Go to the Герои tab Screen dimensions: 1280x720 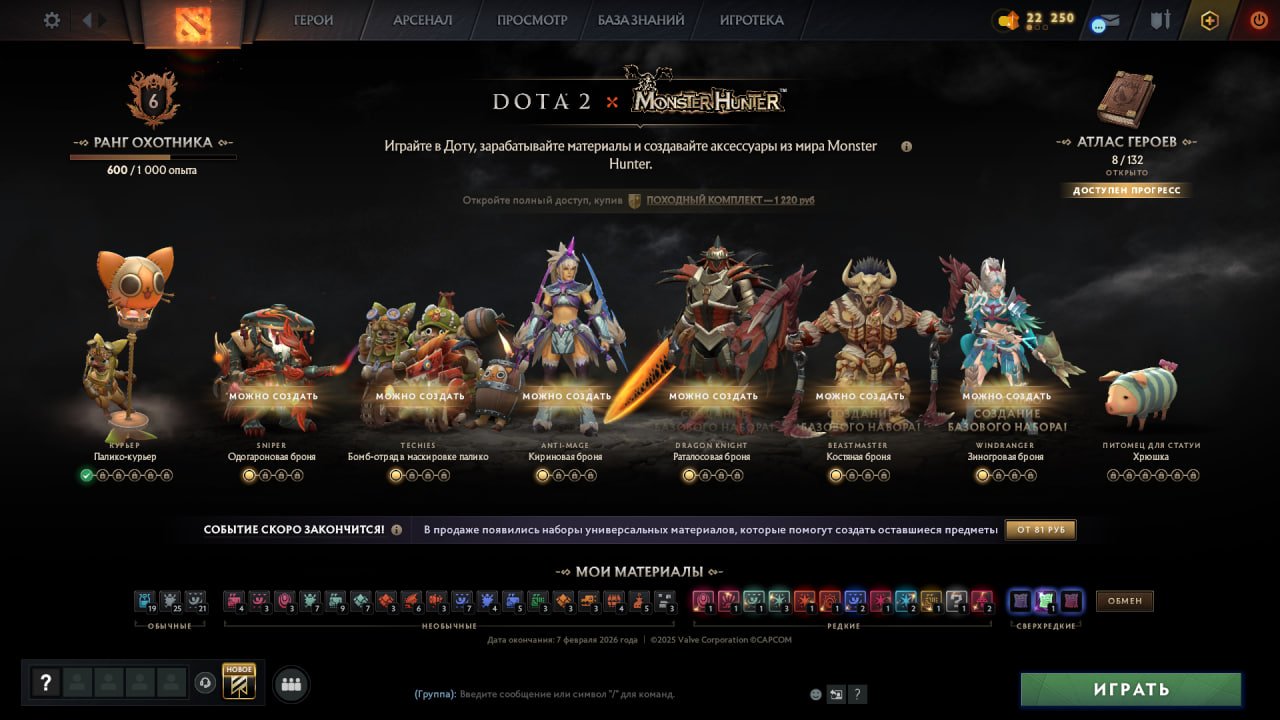tap(313, 20)
